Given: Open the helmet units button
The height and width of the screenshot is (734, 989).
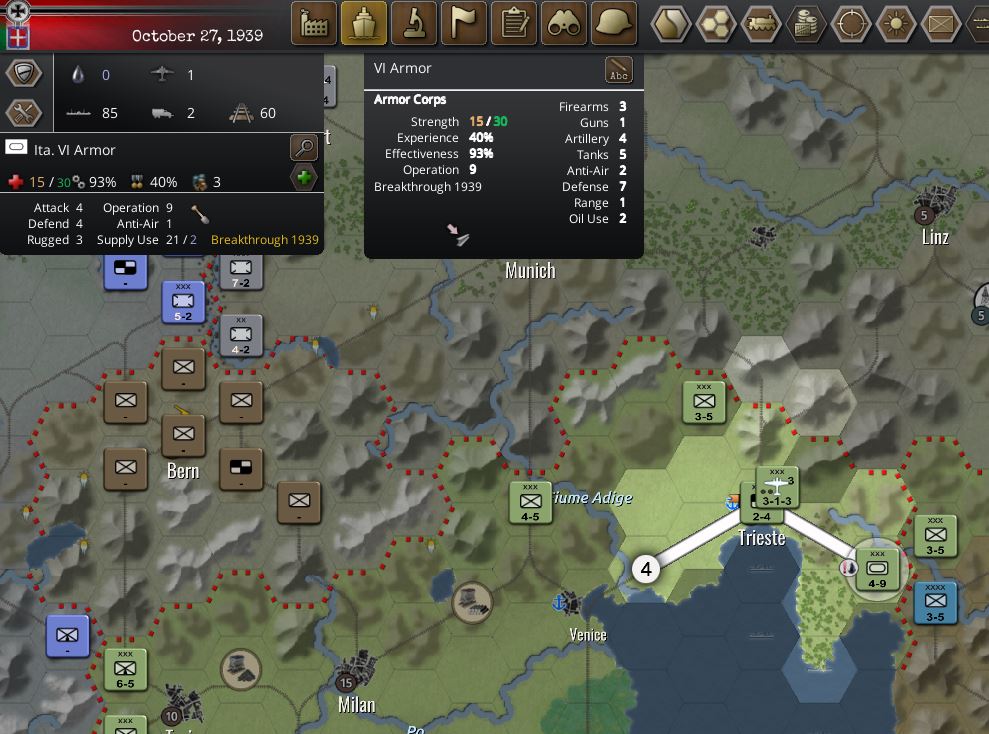Looking at the screenshot, I should (614, 23).
